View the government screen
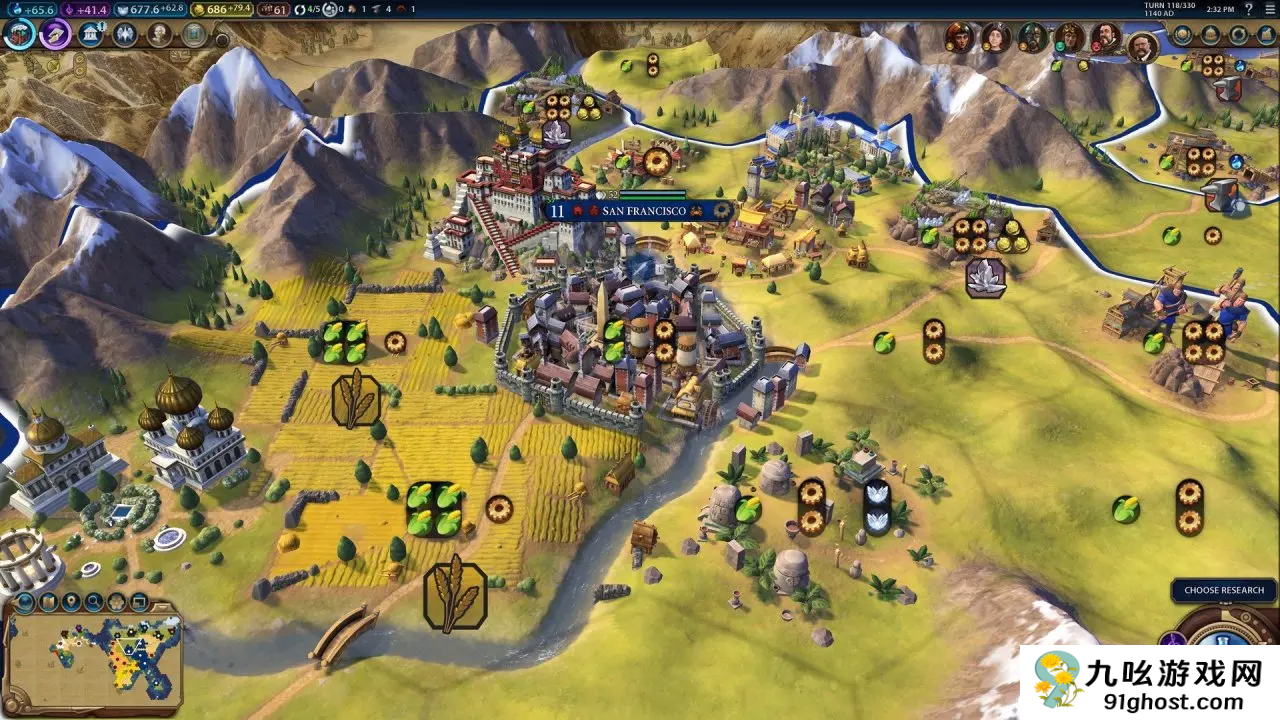The width and height of the screenshot is (1280, 720). (x=90, y=34)
